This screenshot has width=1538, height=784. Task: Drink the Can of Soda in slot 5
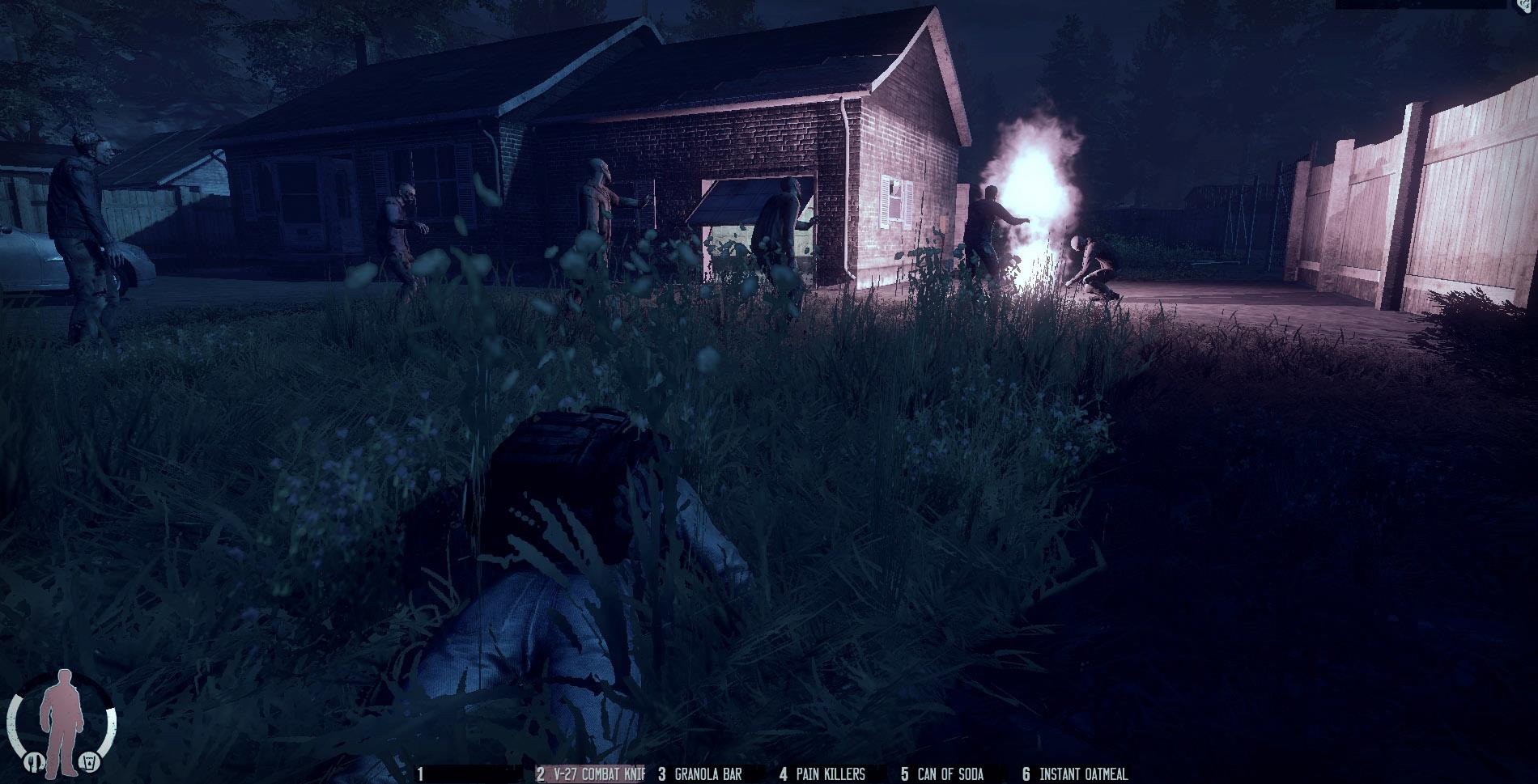pos(943,771)
